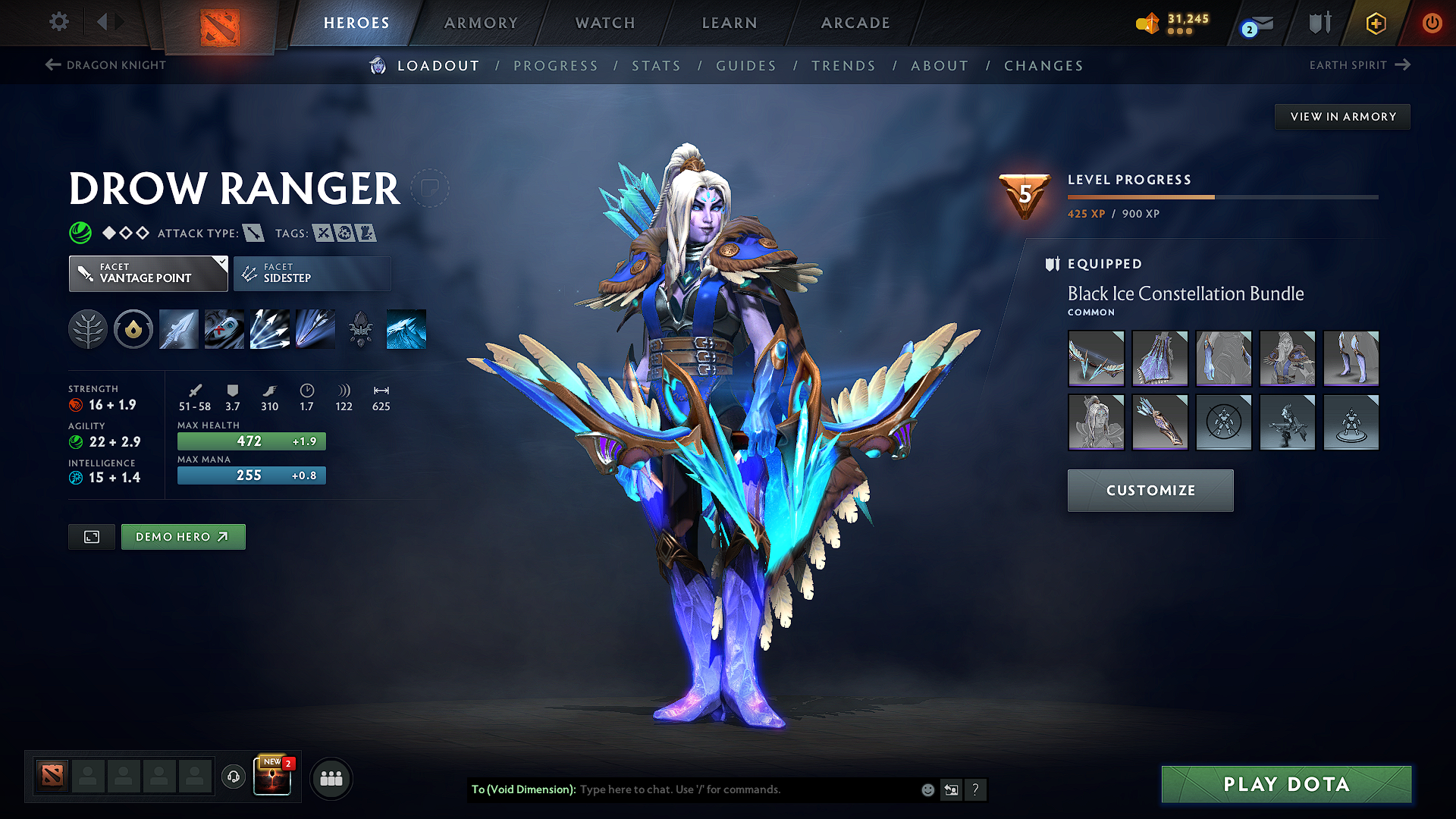Go to the Learn tab

730,23
